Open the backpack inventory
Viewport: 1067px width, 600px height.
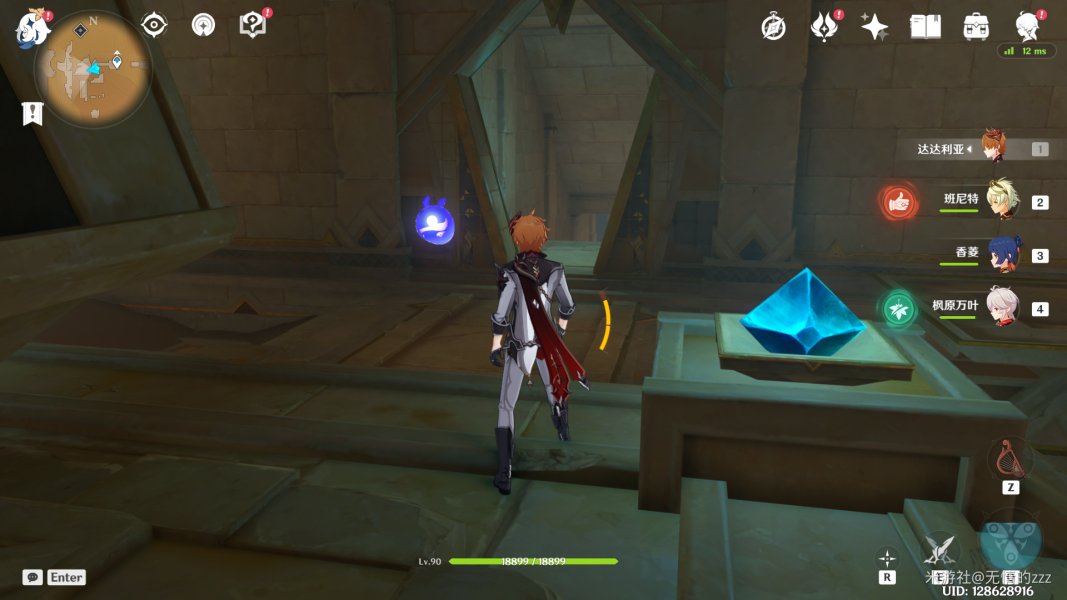tap(976, 27)
